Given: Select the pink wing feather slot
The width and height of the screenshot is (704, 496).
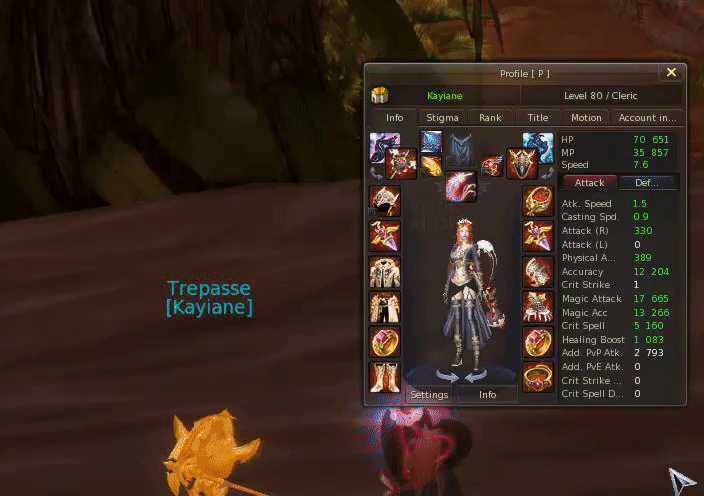Looking at the screenshot, I should pyautogui.click(x=461, y=186).
